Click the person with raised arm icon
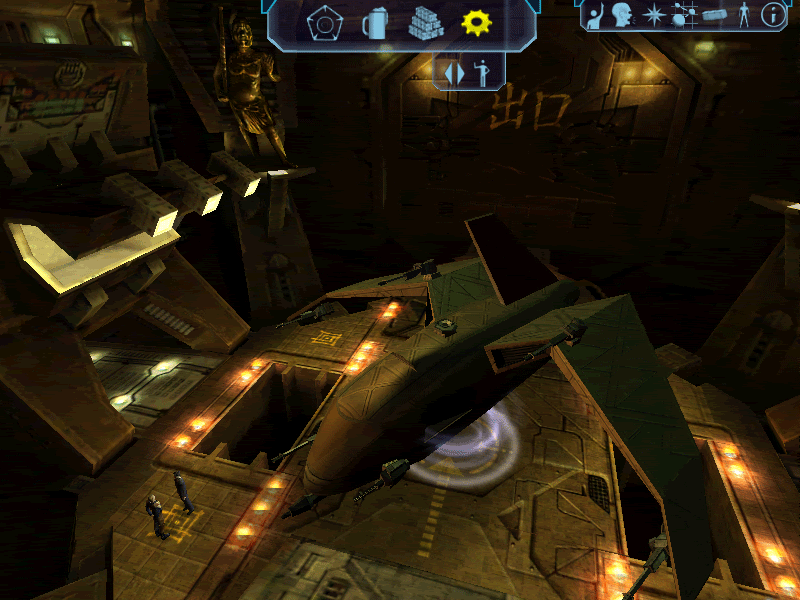Screen dimensions: 800x600 coord(595,16)
